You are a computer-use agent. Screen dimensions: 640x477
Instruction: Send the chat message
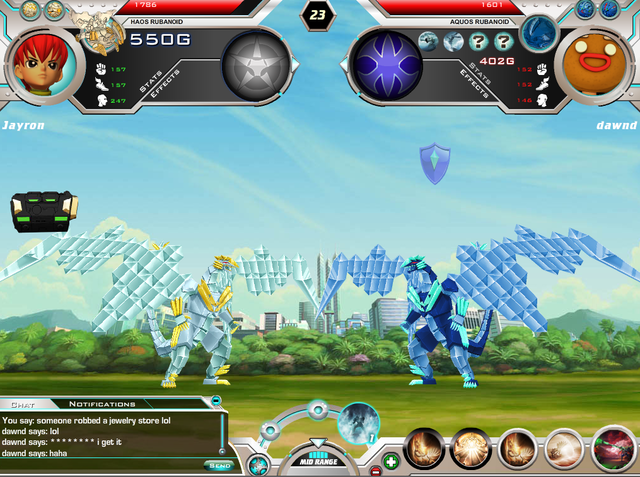[218, 465]
